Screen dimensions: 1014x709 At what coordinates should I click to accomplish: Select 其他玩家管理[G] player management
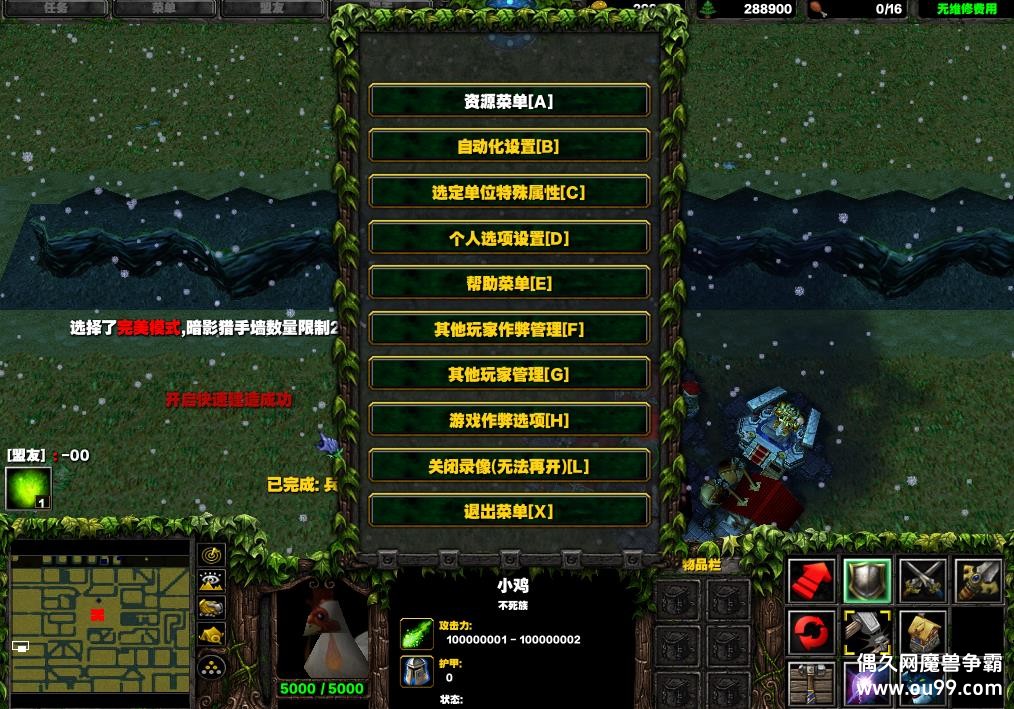click(x=509, y=375)
